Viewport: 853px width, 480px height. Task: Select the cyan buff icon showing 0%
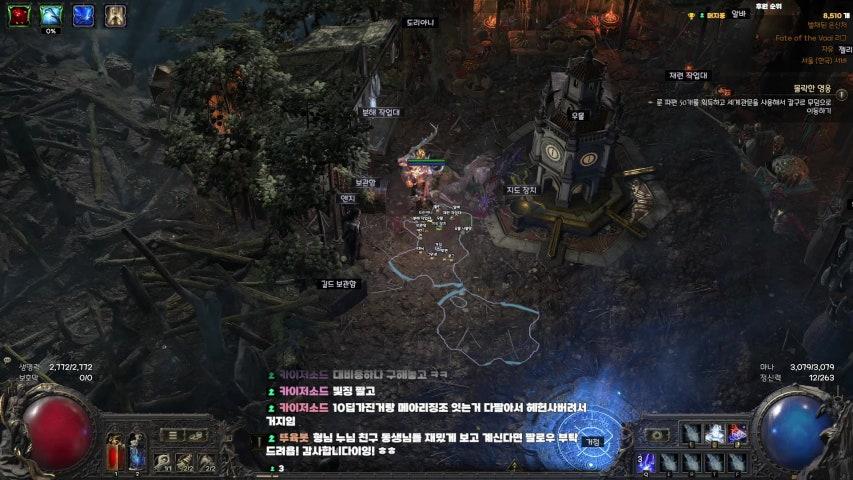click(x=49, y=14)
